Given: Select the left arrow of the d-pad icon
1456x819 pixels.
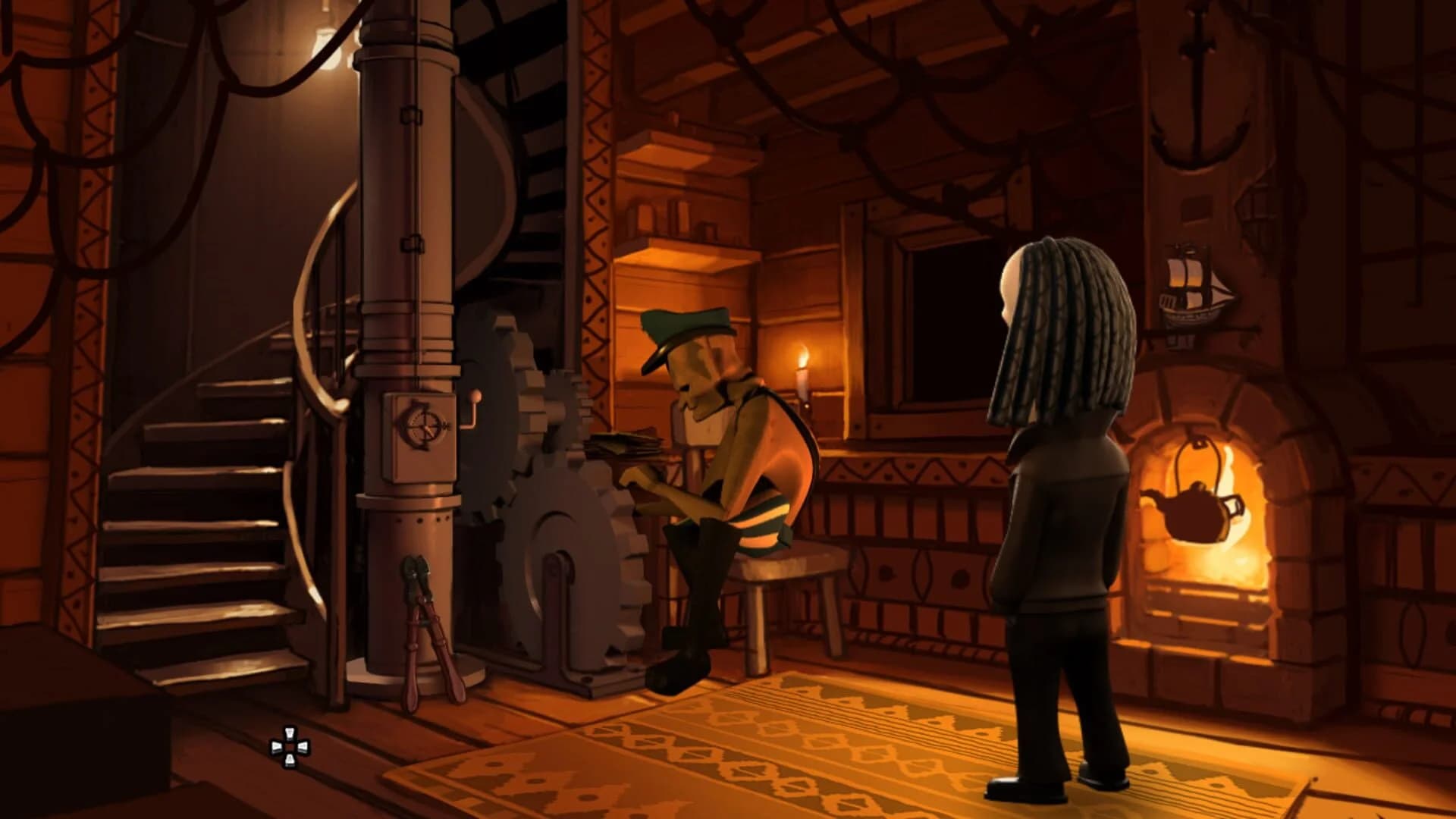Looking at the screenshot, I should 277,747.
